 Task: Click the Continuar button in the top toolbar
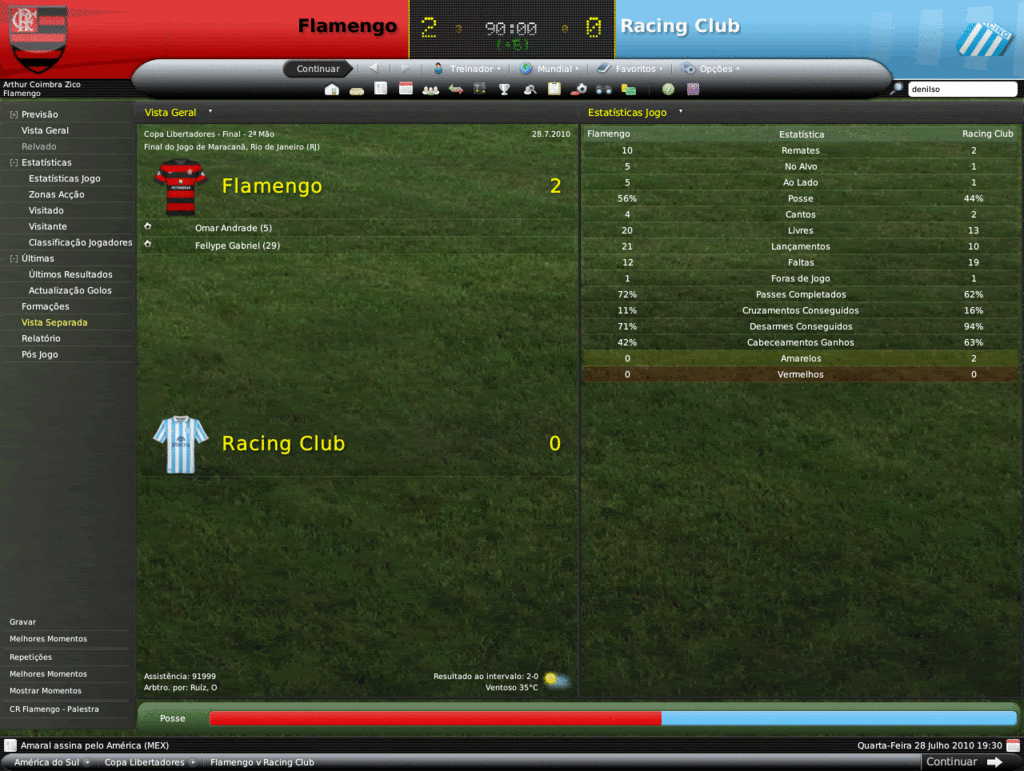[x=318, y=69]
